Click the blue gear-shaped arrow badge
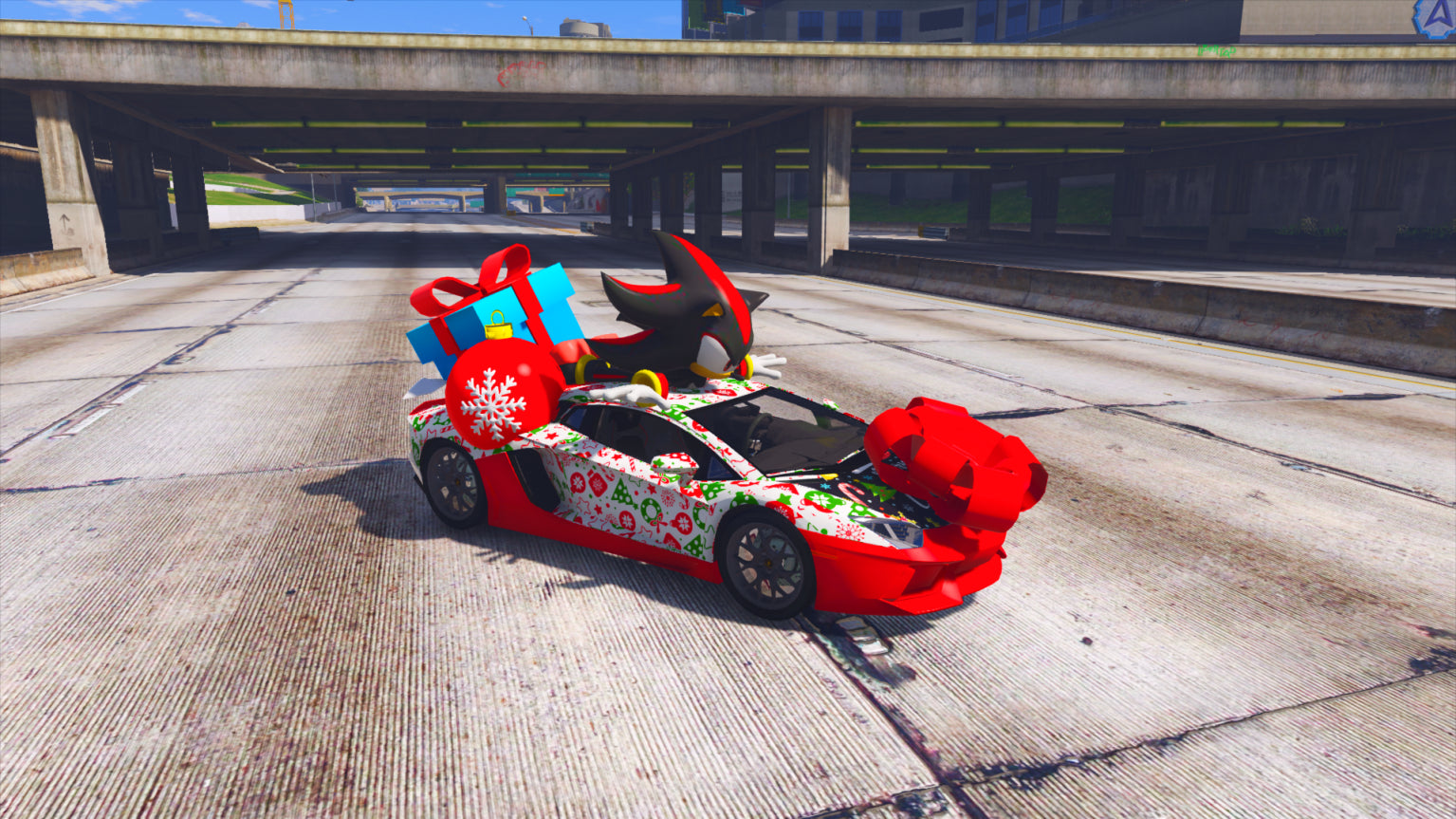1456x819 pixels. [x=1436, y=17]
